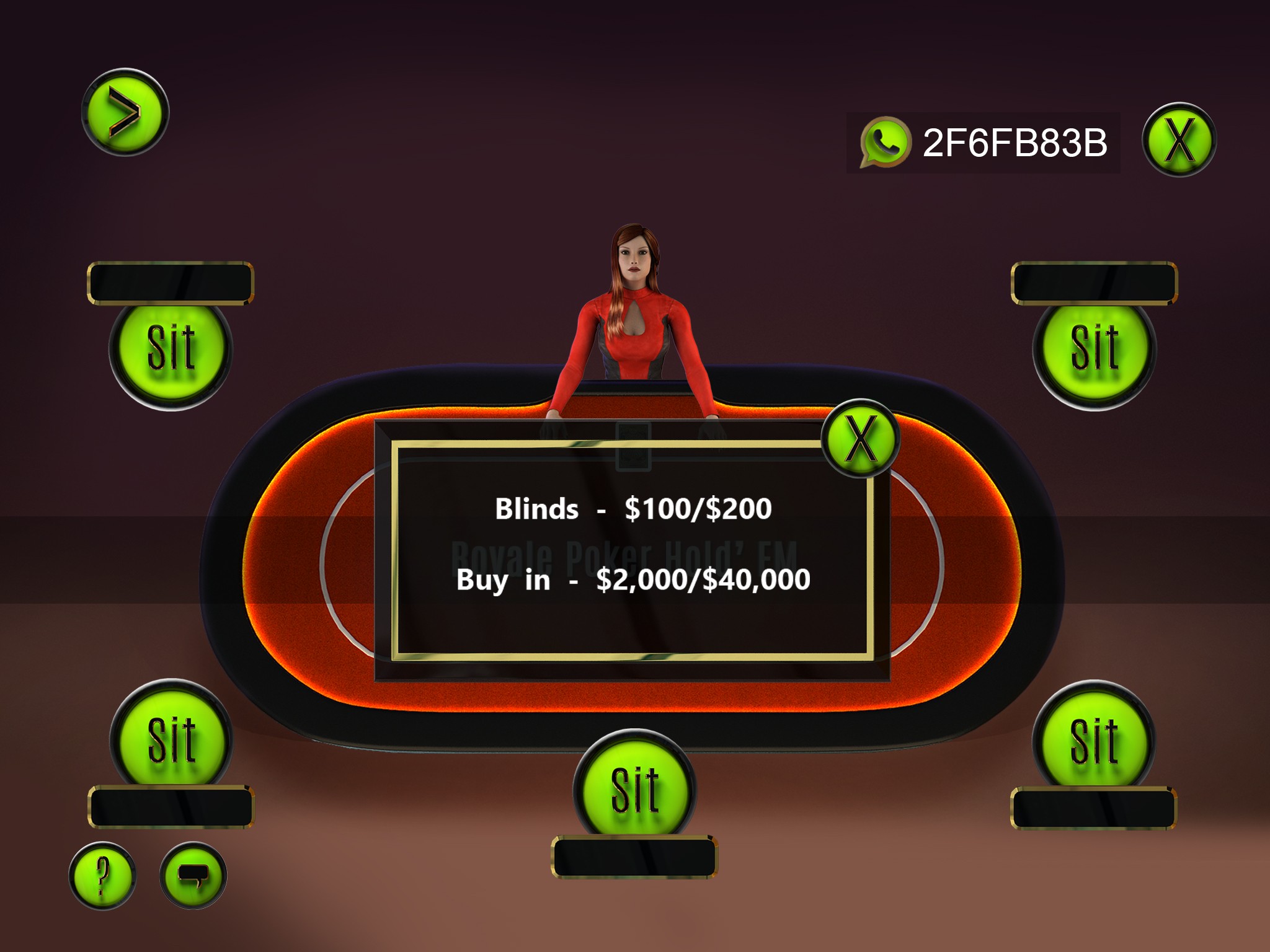
Task: Close the table with the top-right X button
Action: pos(1179,140)
